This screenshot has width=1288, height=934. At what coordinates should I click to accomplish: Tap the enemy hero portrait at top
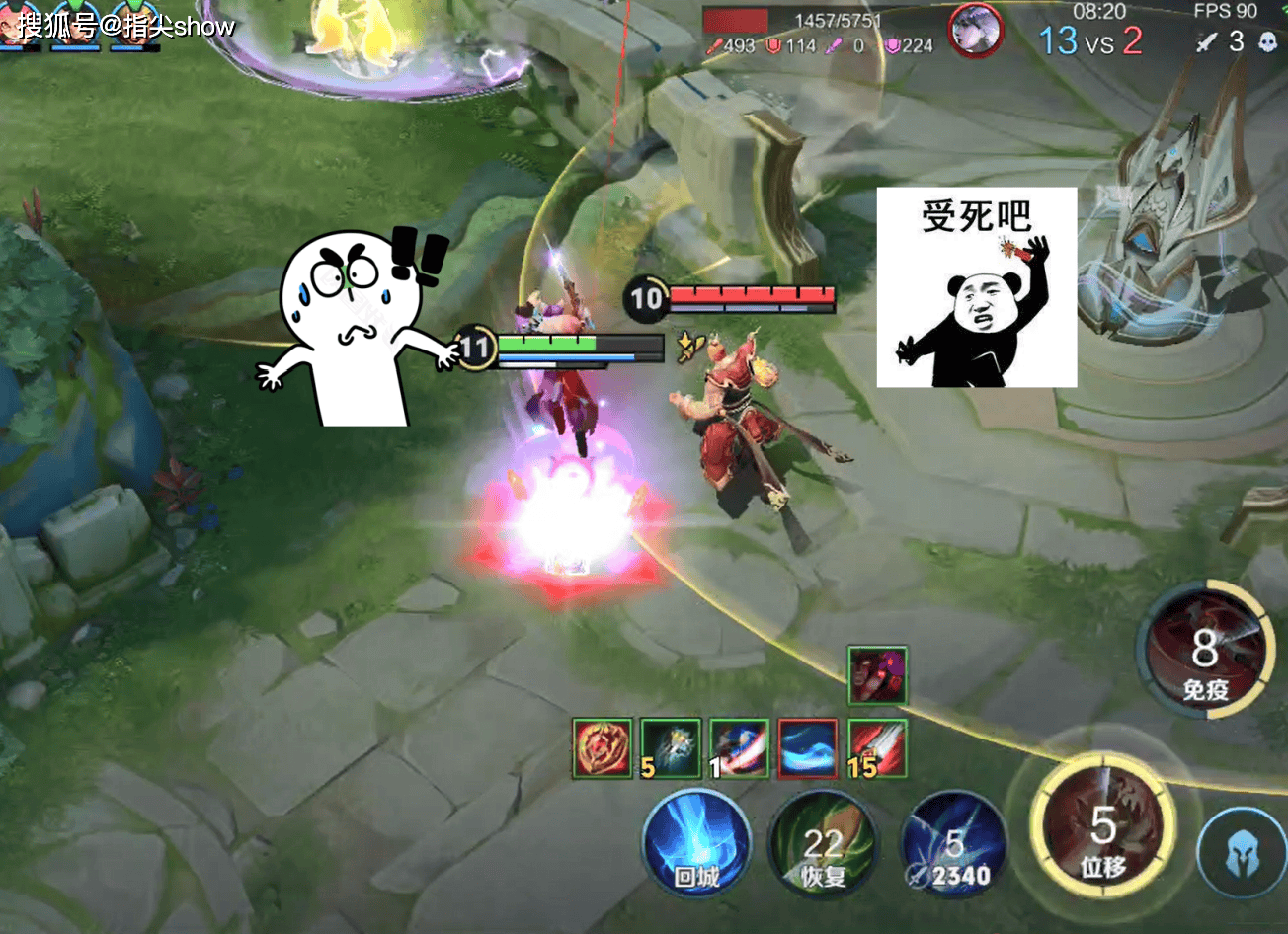(x=975, y=31)
